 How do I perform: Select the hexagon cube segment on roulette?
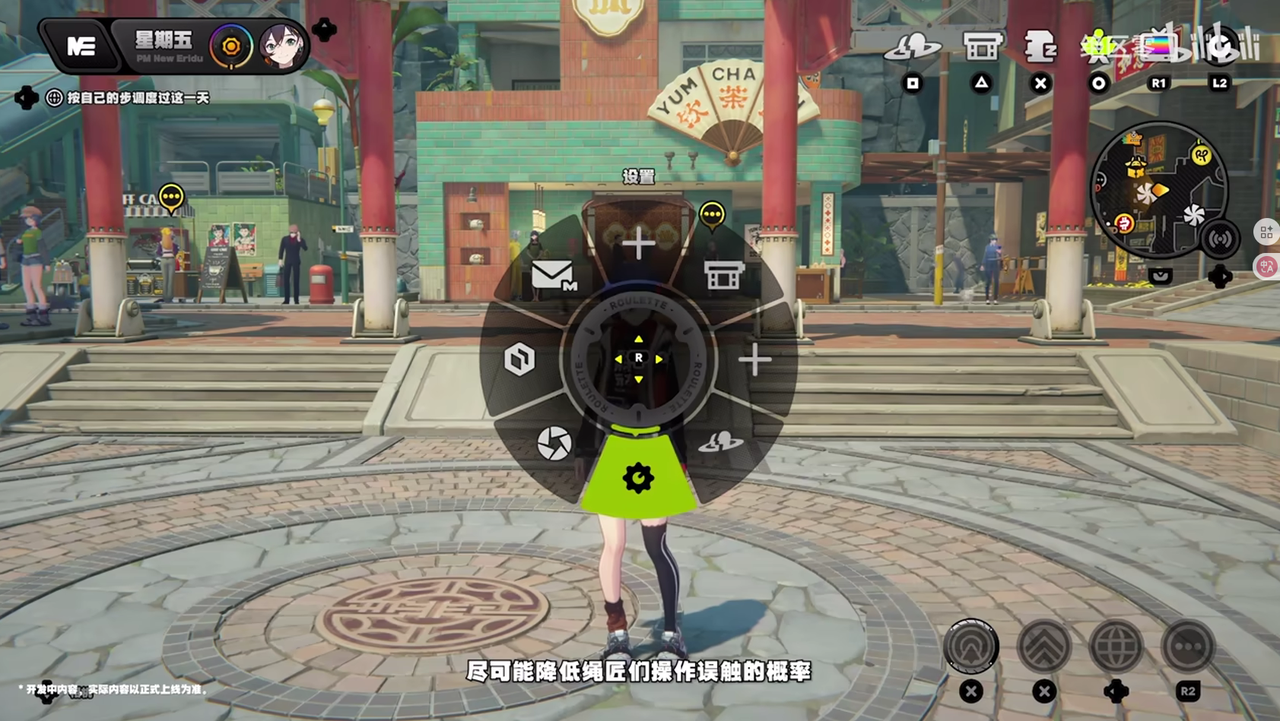point(519,359)
